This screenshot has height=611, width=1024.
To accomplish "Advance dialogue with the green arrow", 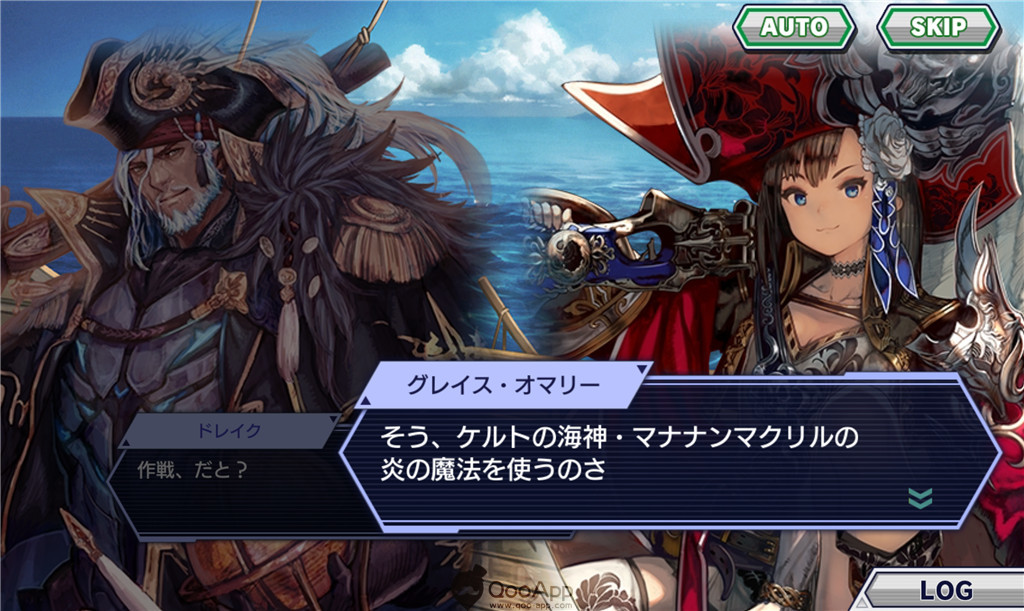I will pyautogui.click(x=920, y=498).
